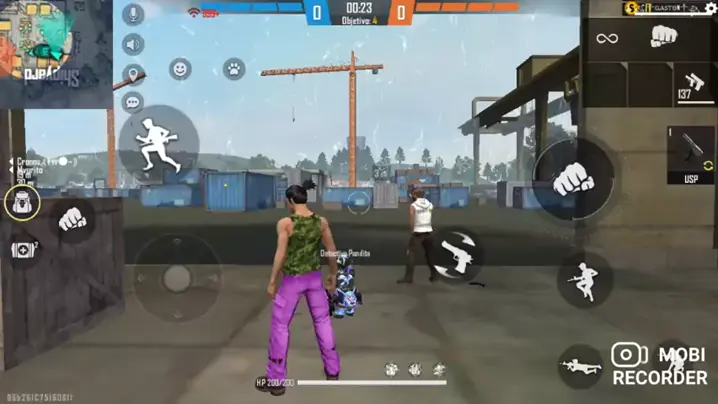Hit the large round fist attack button

pyautogui.click(x=572, y=178)
